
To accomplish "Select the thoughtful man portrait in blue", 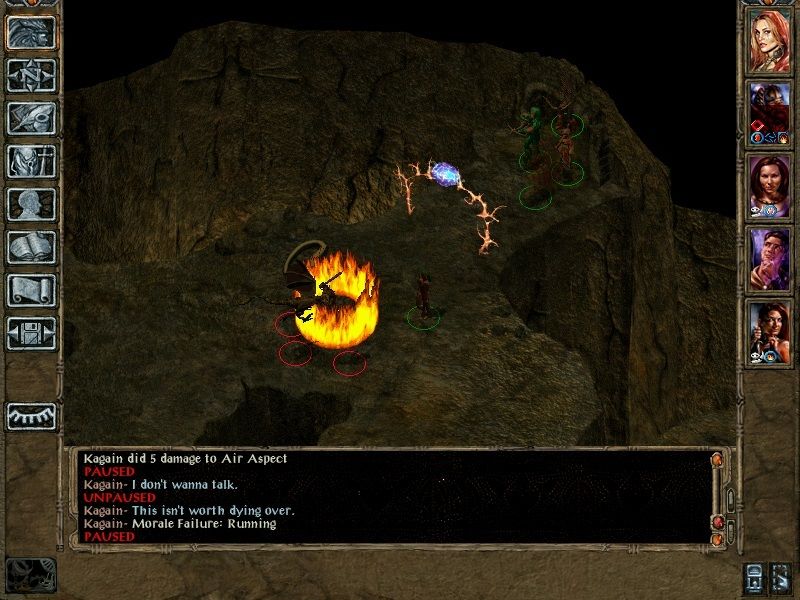I will (x=770, y=259).
